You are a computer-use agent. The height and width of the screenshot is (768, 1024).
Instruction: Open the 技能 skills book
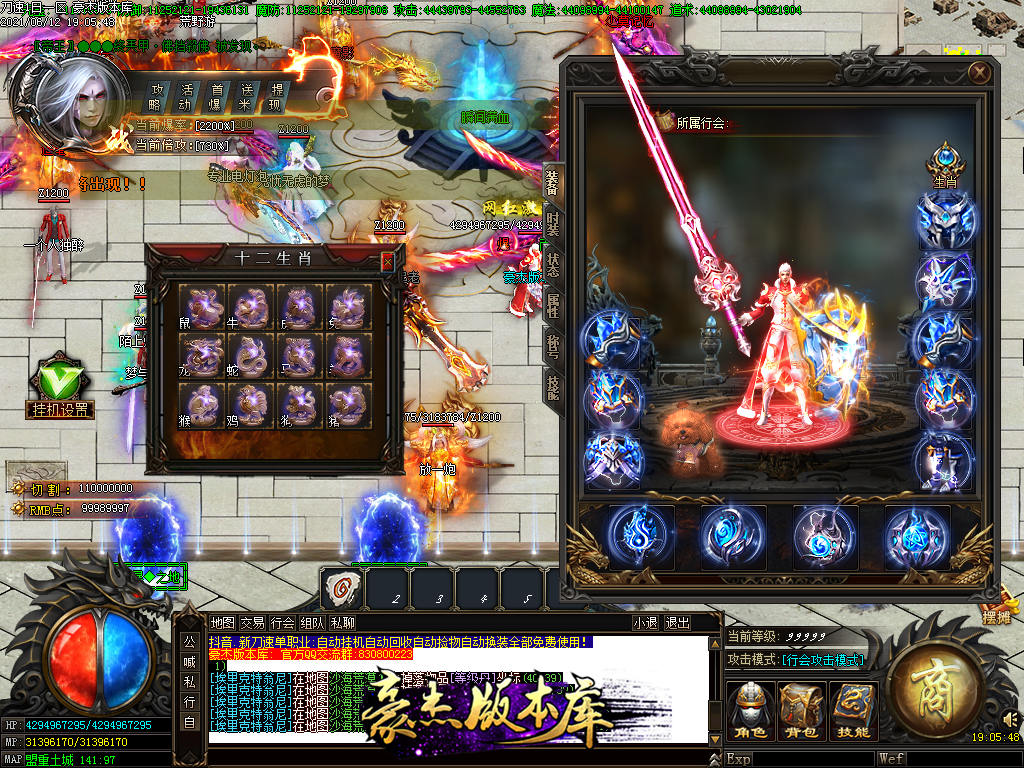853,712
